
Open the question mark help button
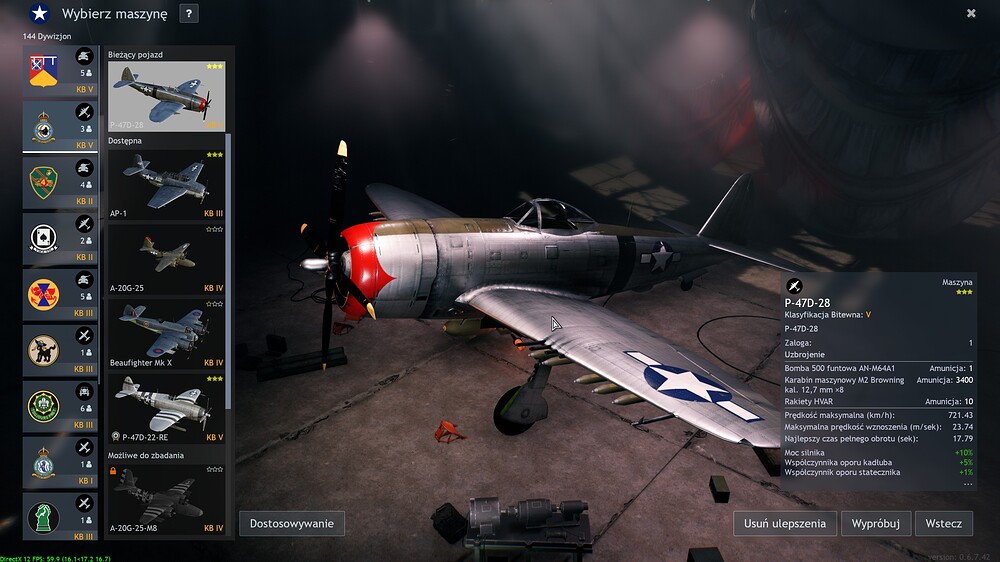coord(189,13)
